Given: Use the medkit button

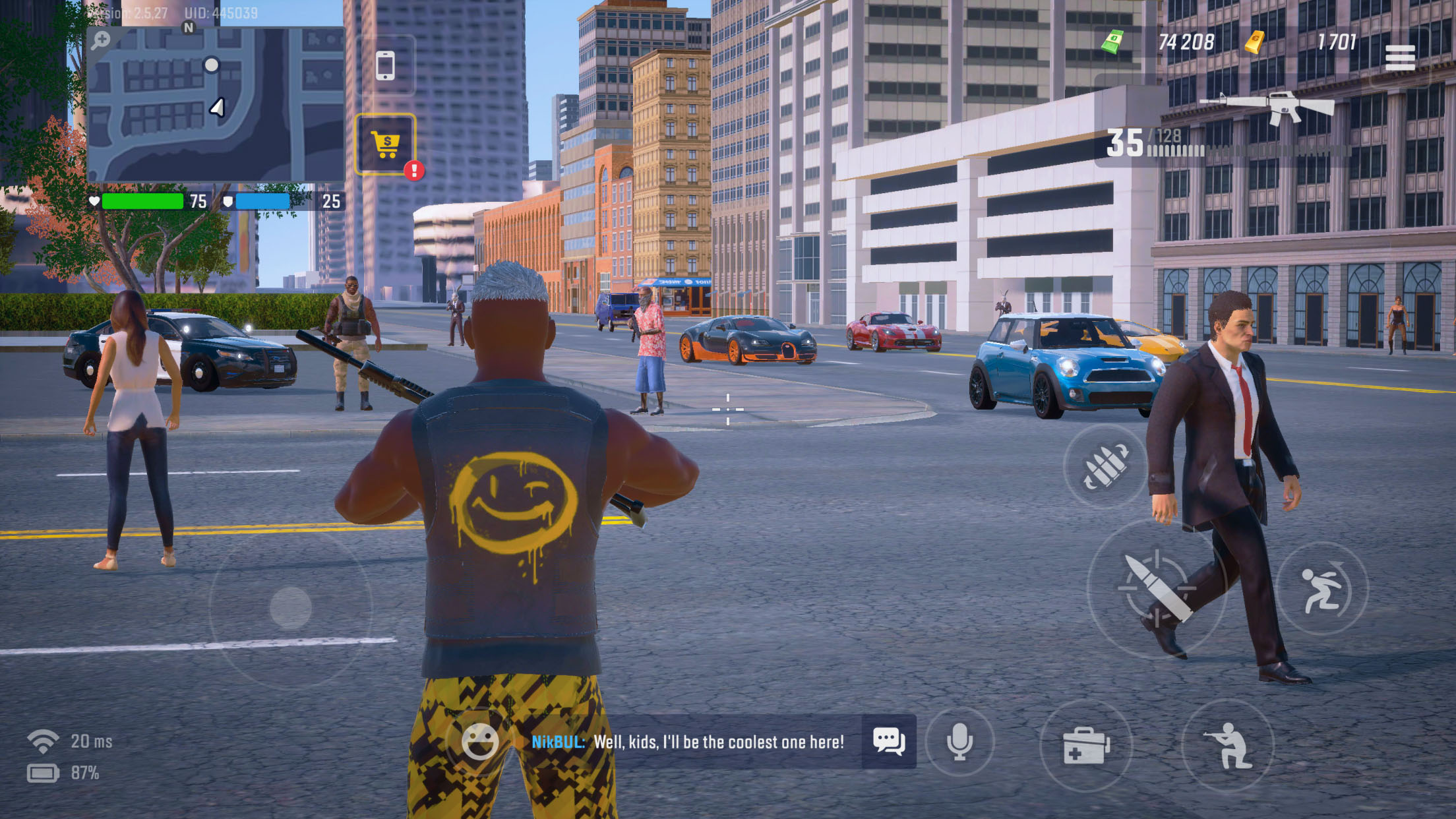Looking at the screenshot, I should (x=1085, y=745).
